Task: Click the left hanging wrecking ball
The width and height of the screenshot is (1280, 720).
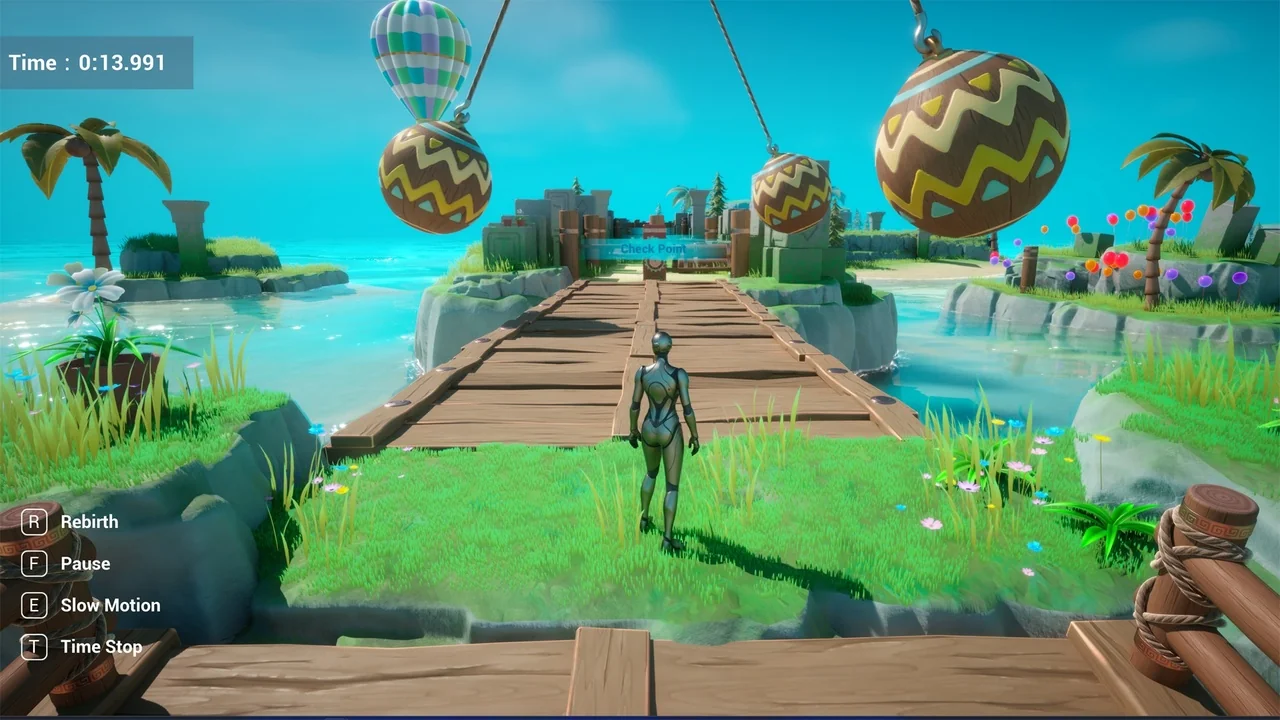Action: [435, 175]
